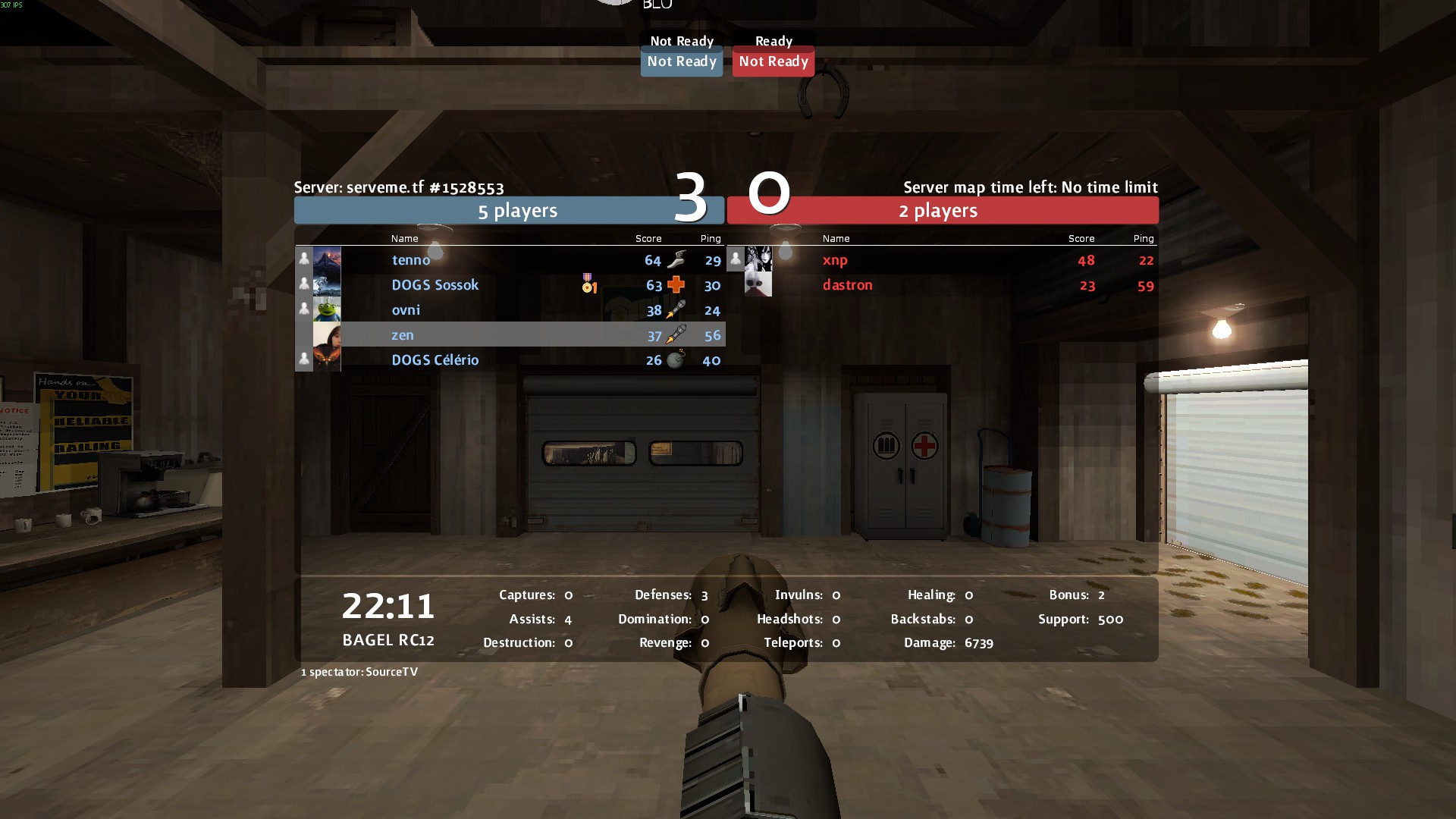1456x819 pixels.
Task: Select xnp on the RED team
Action: (x=835, y=260)
